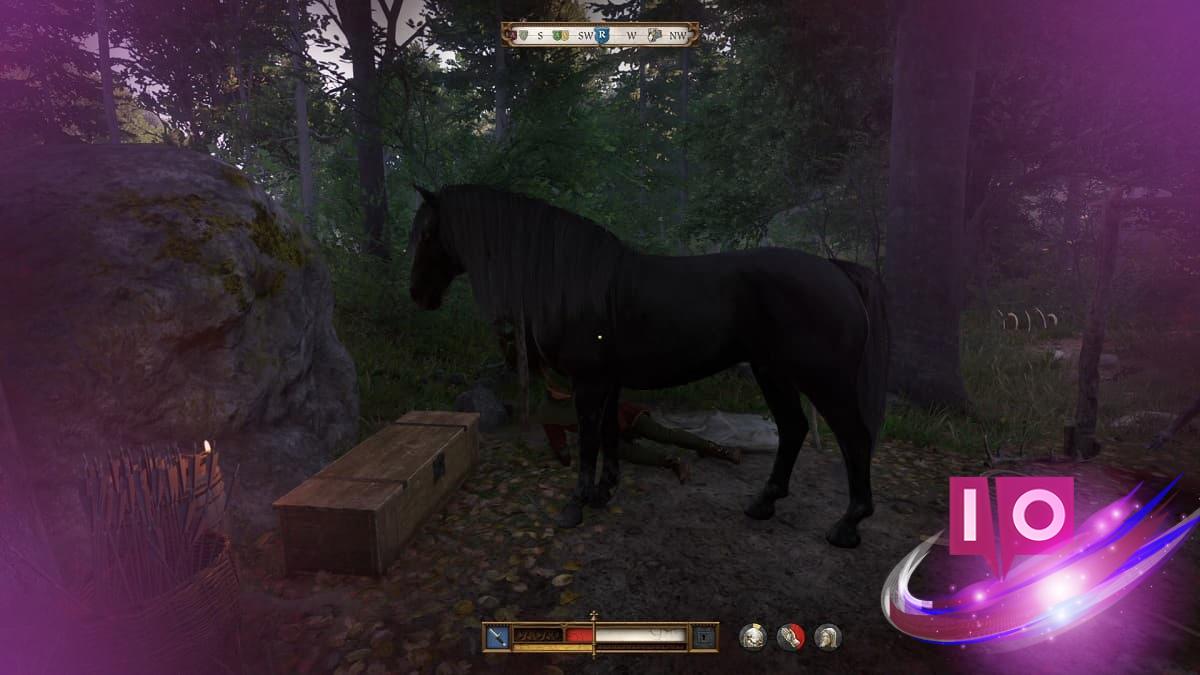Select the grey quest marker near W
The height and width of the screenshot is (675, 1200).
[655, 36]
